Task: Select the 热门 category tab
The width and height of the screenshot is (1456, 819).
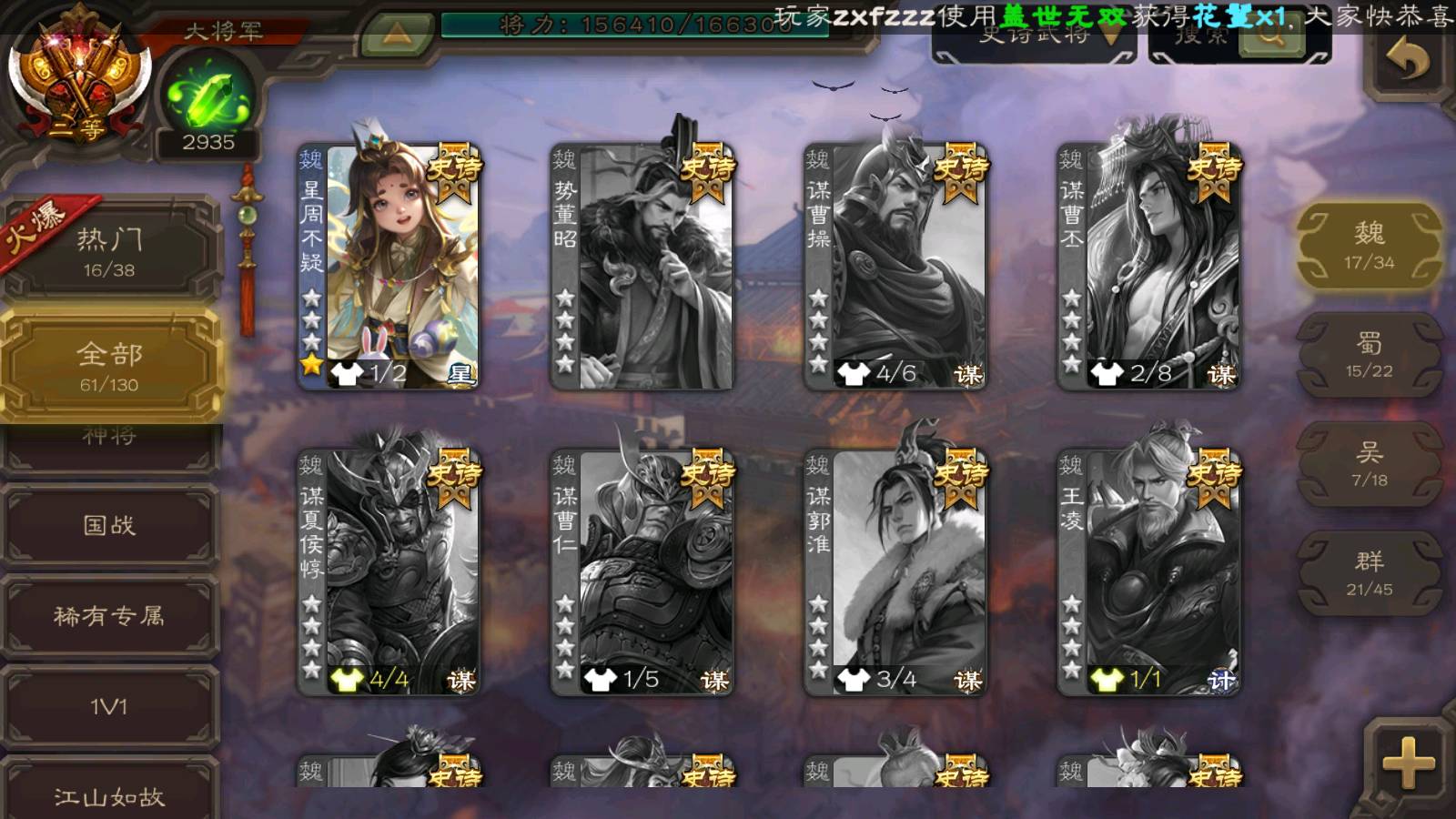Action: pos(109,251)
